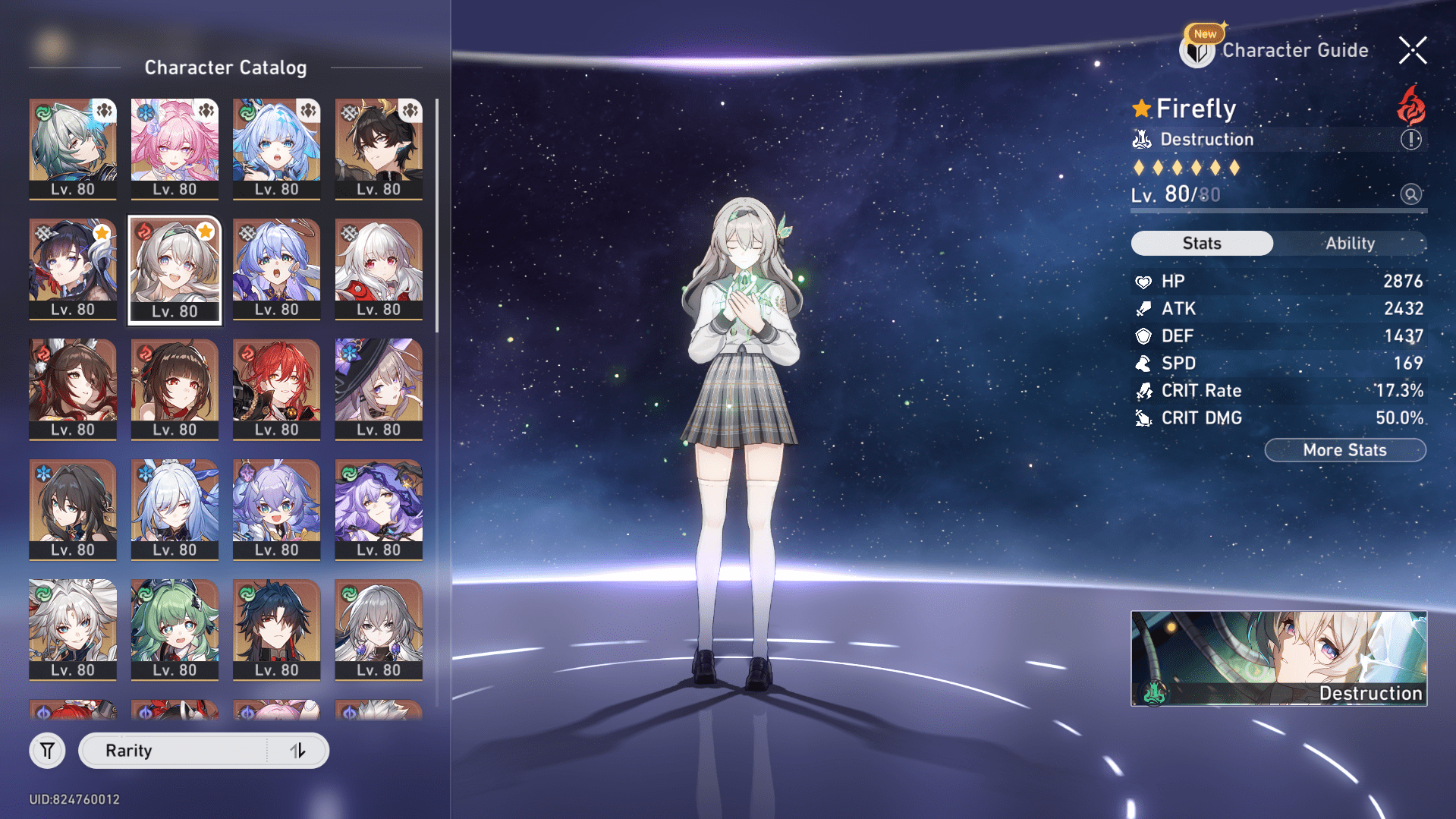Select the pink-haired character portrait in the top row

coord(174,143)
